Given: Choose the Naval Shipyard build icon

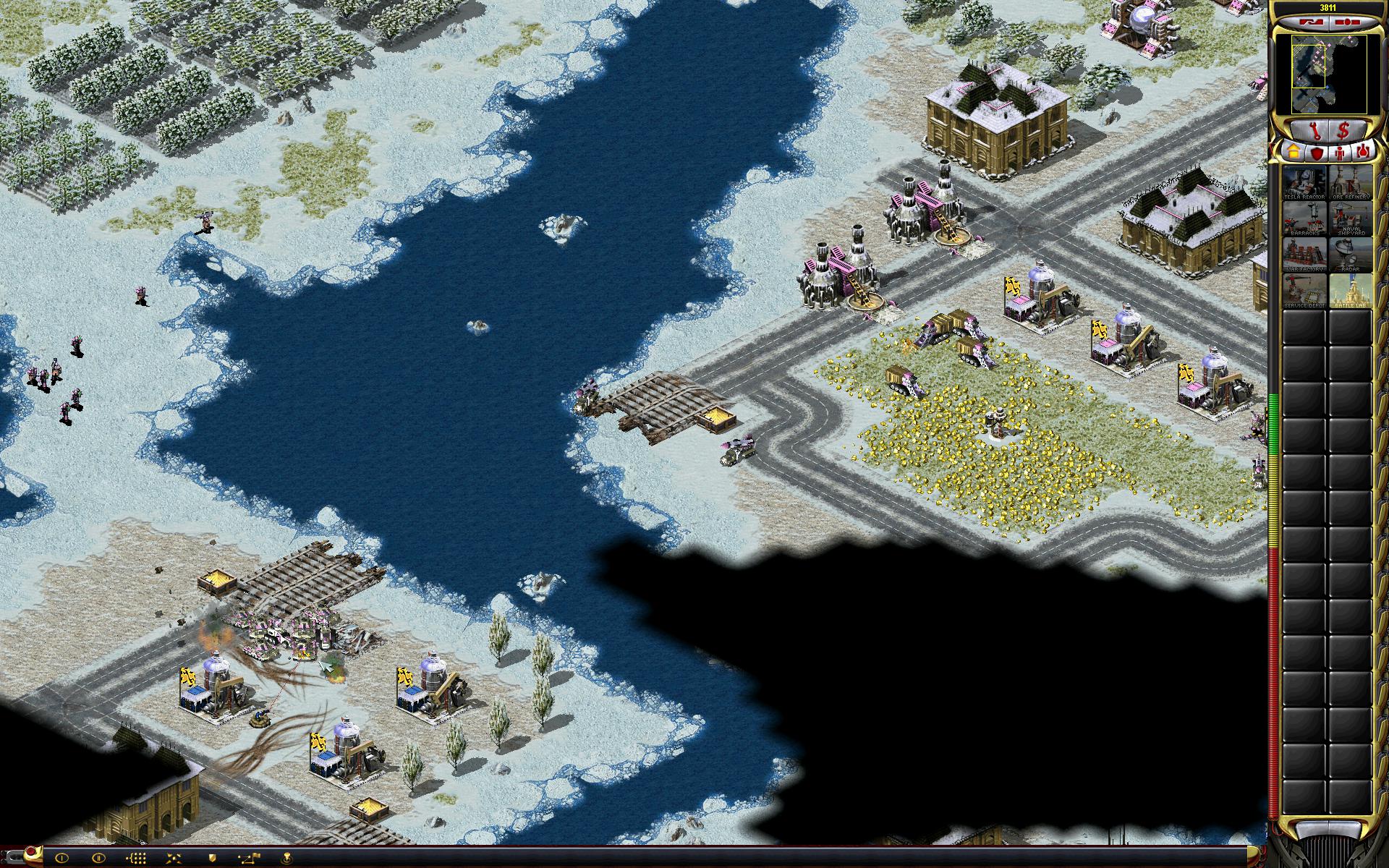Looking at the screenshot, I should click(1350, 218).
